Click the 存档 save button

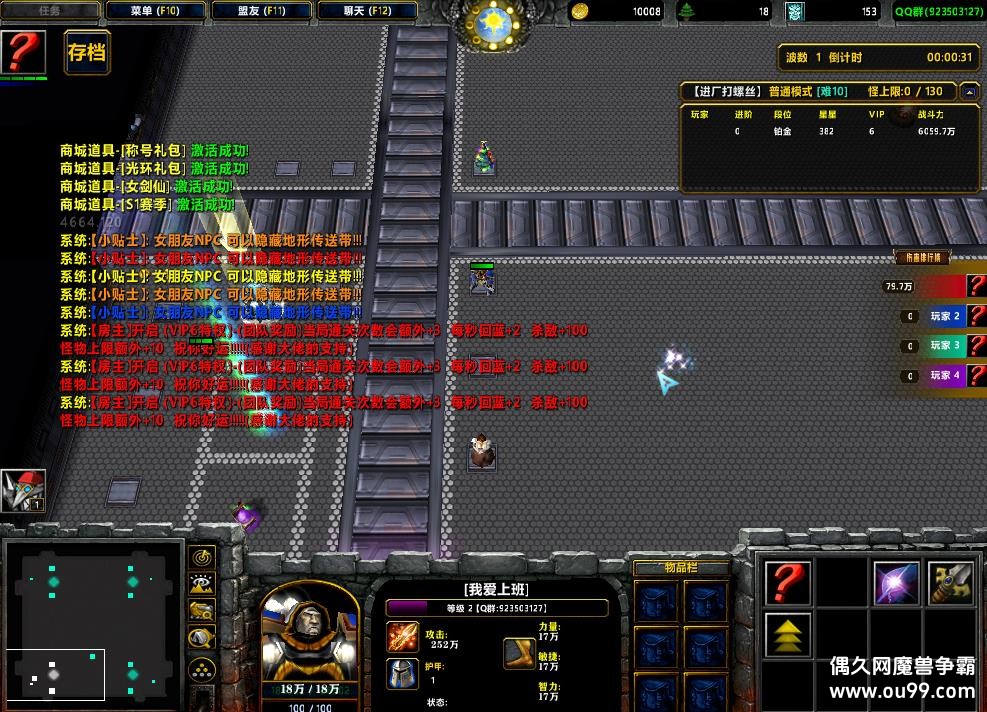86,53
